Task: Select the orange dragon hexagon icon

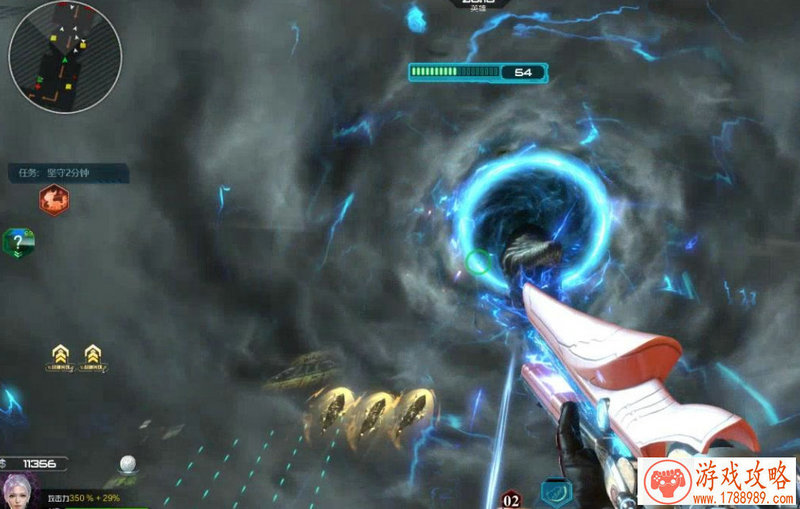Action: click(x=54, y=200)
